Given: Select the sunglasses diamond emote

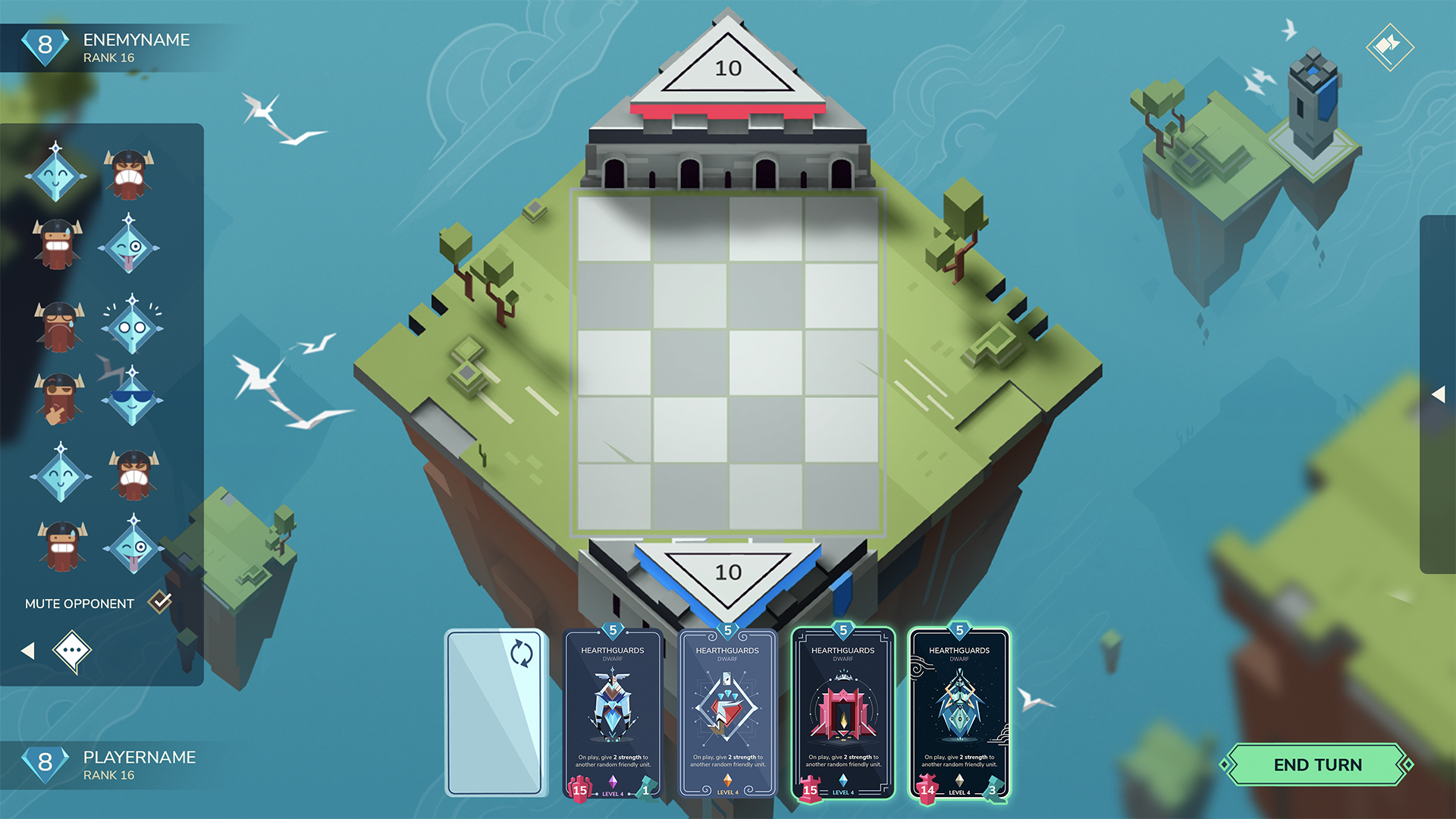Looking at the screenshot, I should (x=131, y=398).
